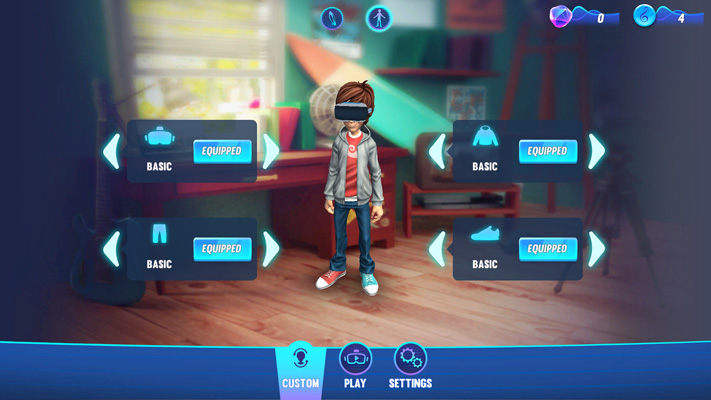Open the Play tab

pyautogui.click(x=355, y=368)
